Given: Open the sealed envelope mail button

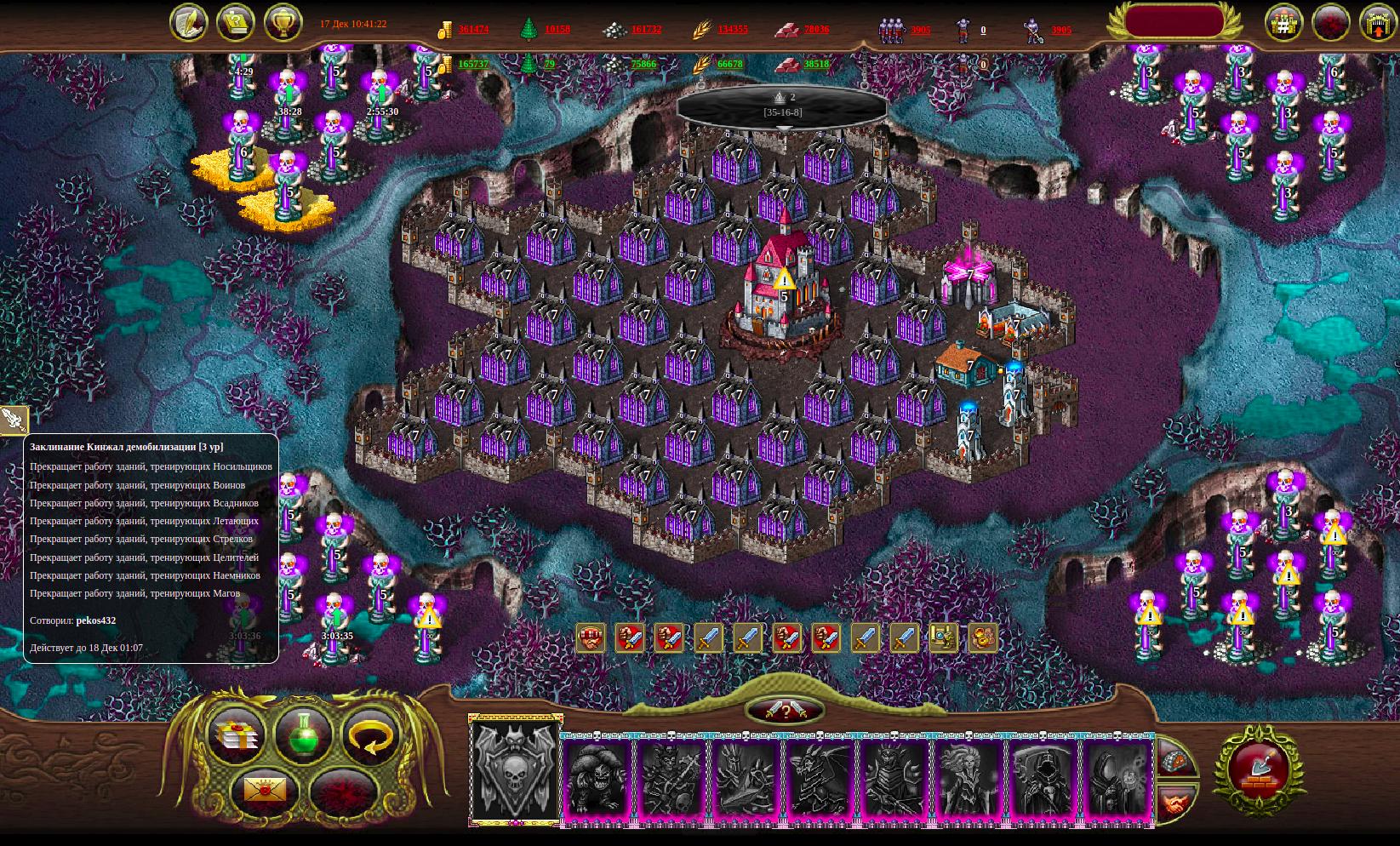Looking at the screenshot, I should click(x=265, y=790).
